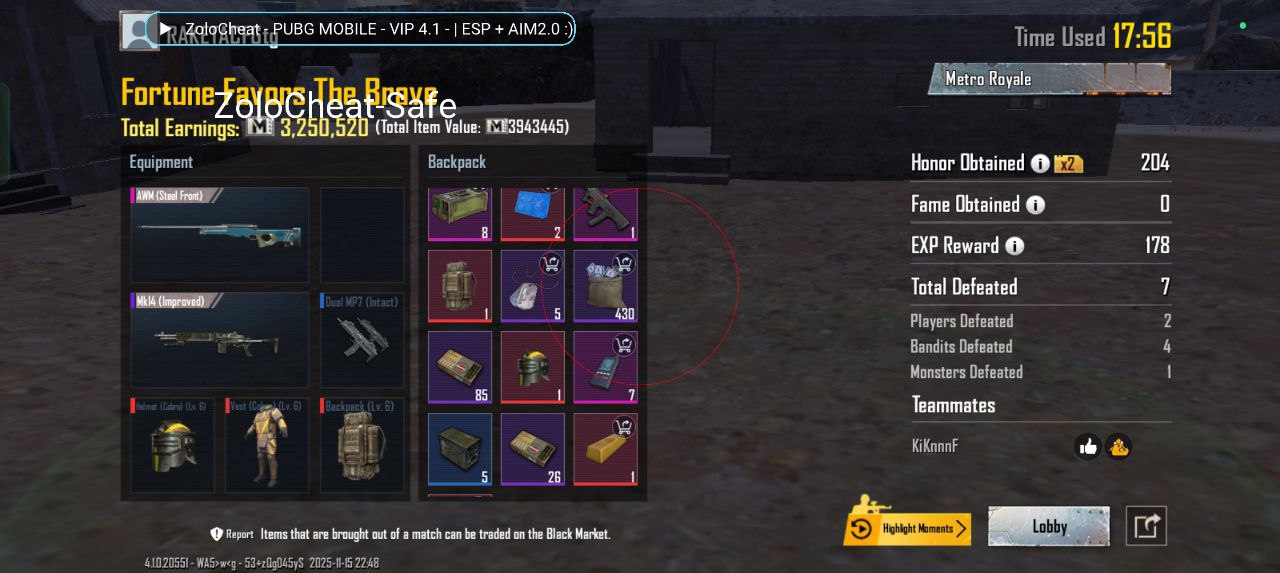Select the AWM (Steel Front) weapon slot

pyautogui.click(x=220, y=235)
